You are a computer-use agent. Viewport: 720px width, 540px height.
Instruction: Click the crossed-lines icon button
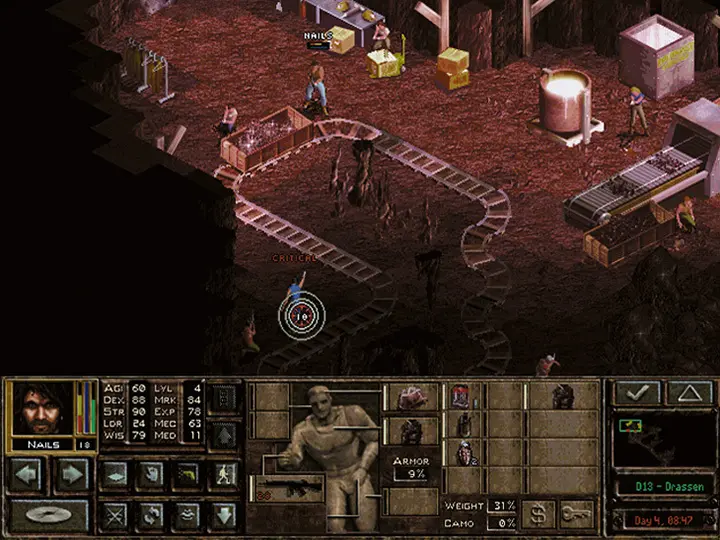coord(114,515)
